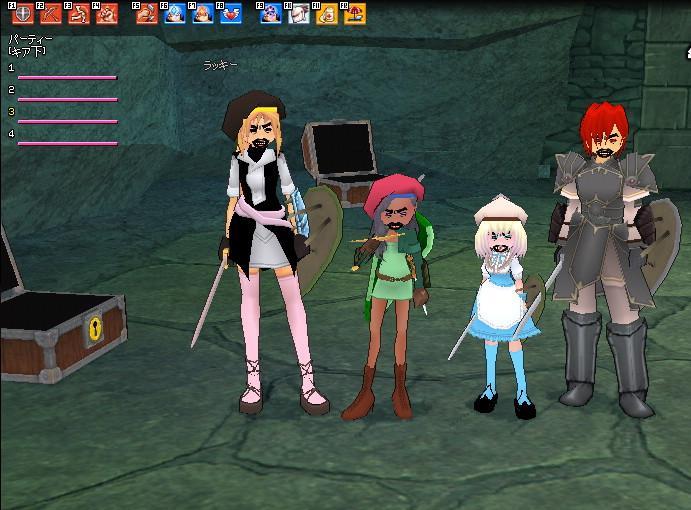
Task: Activate the red arm-and-hammer skill labeled F5
Action: 147,14
